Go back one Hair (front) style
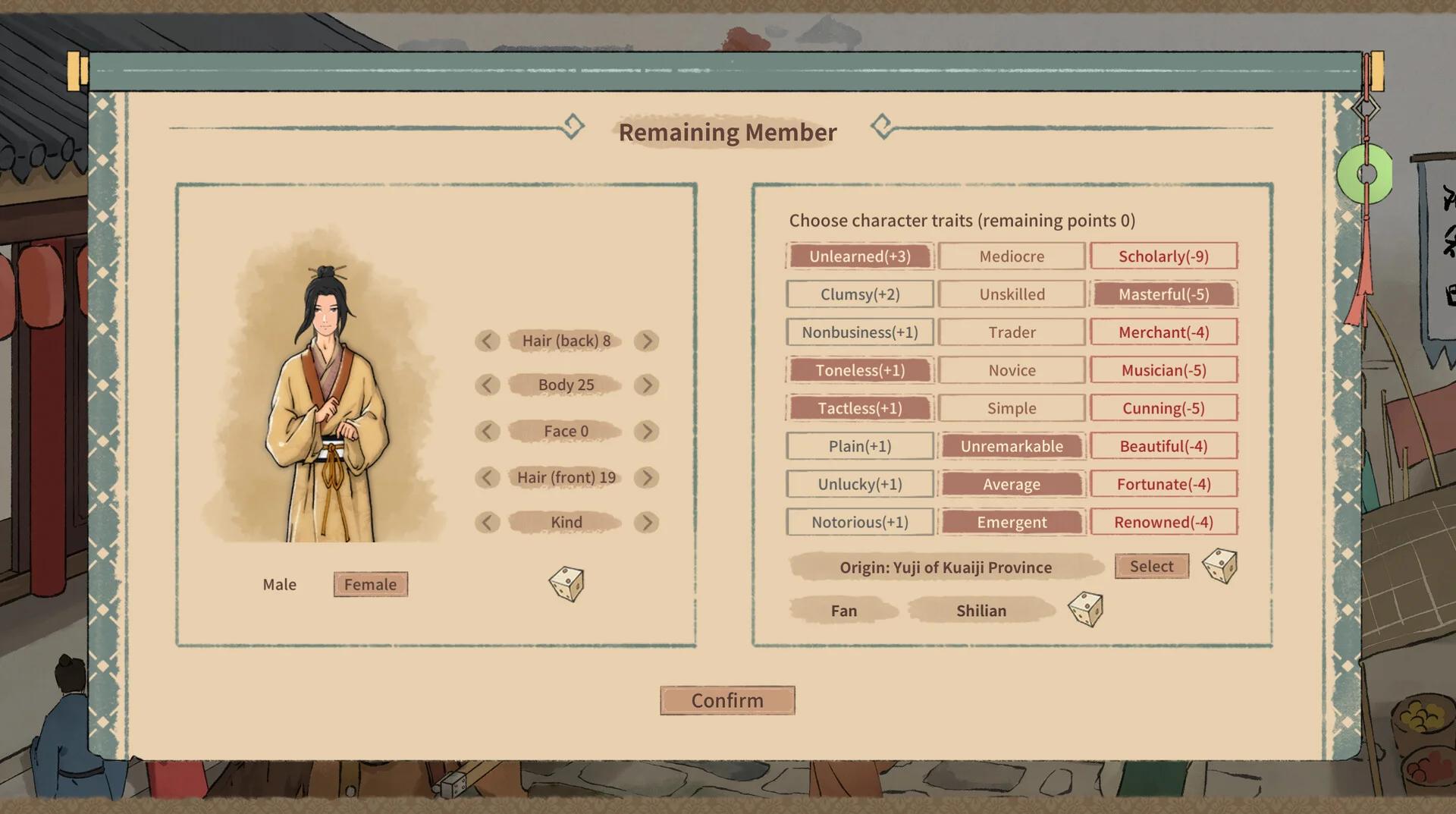The width and height of the screenshot is (1456, 814). tap(487, 477)
